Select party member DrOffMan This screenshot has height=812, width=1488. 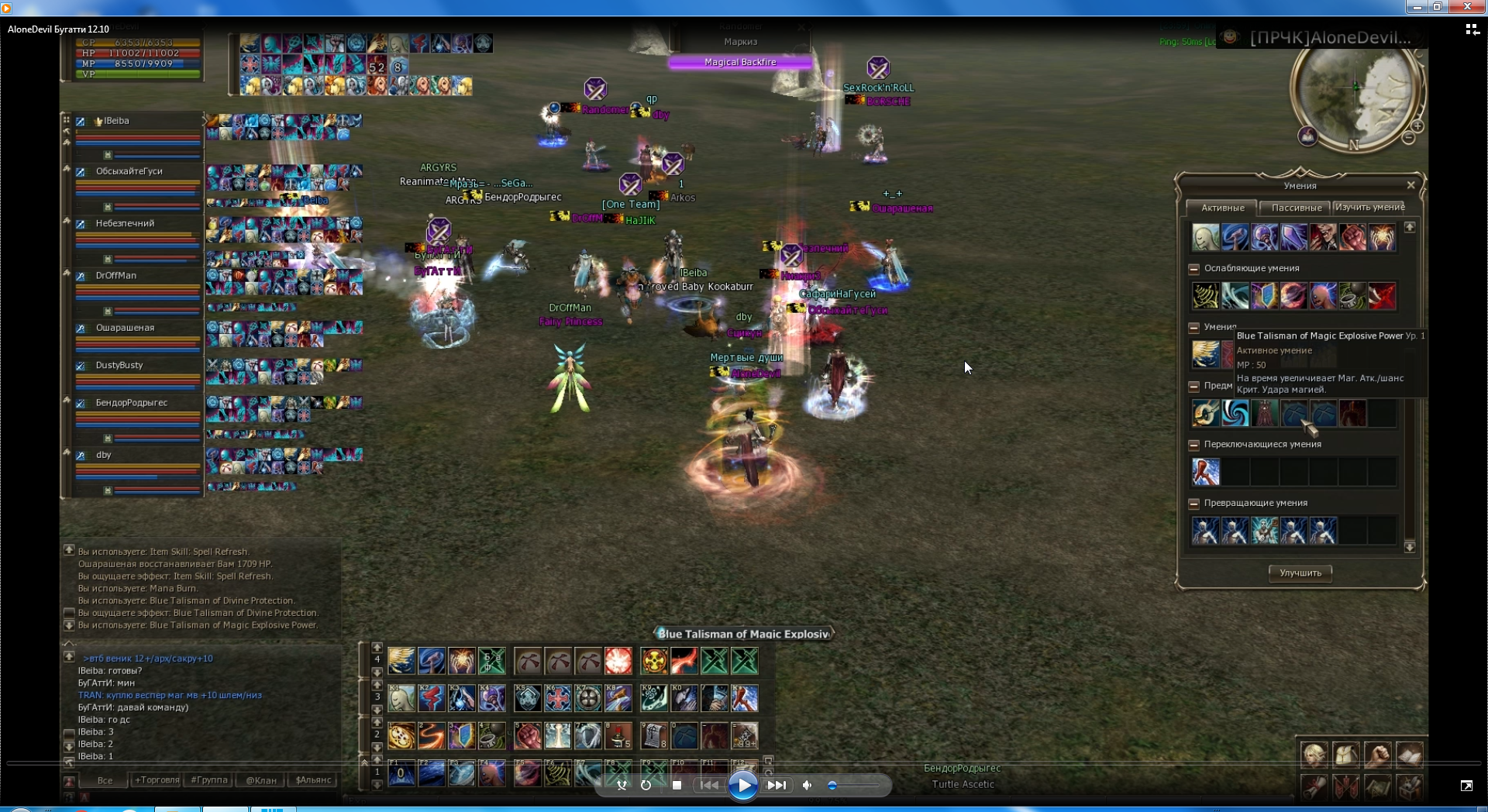point(116,276)
